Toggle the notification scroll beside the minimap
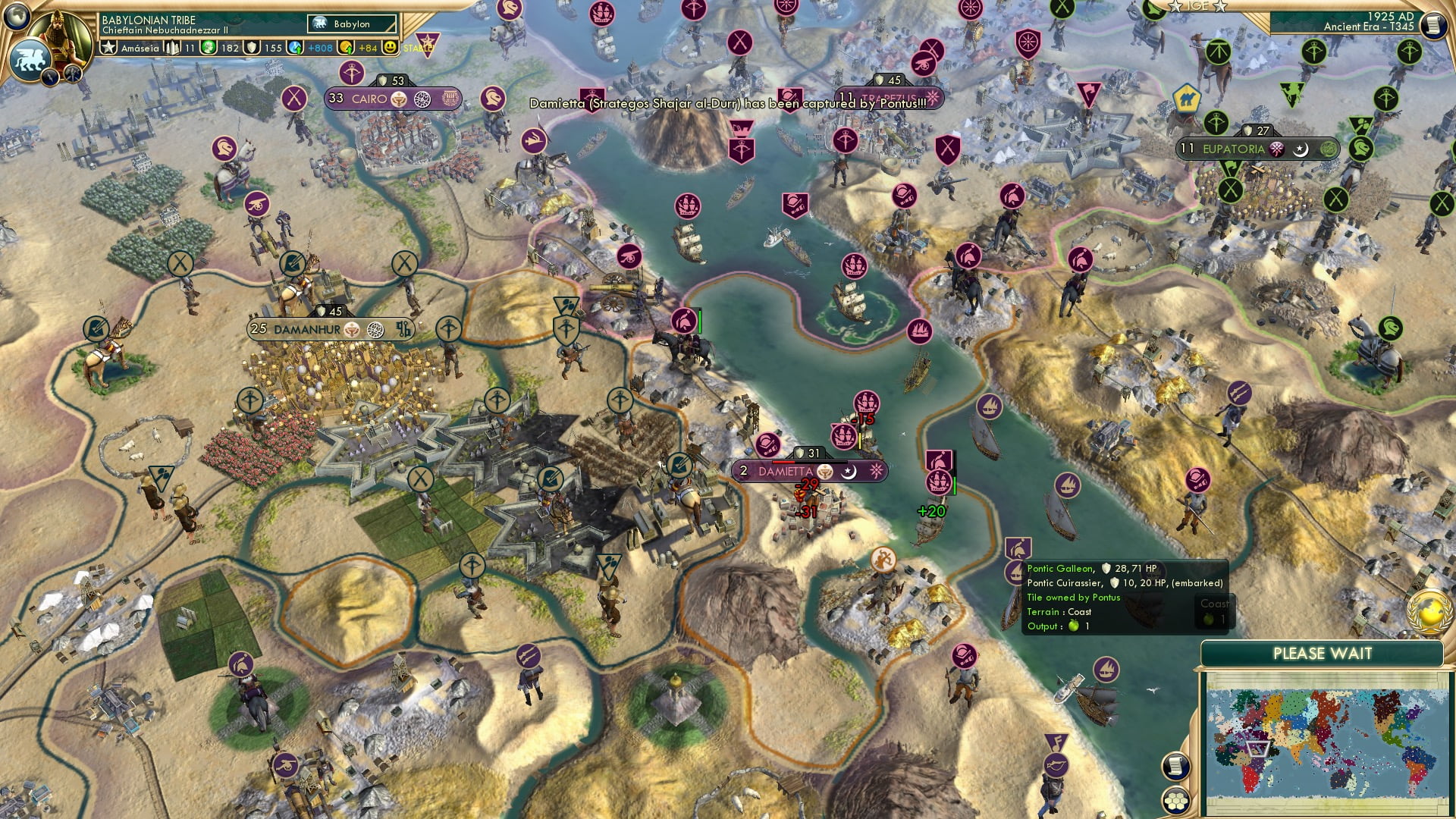This screenshot has height=819, width=1456. pyautogui.click(x=1176, y=767)
